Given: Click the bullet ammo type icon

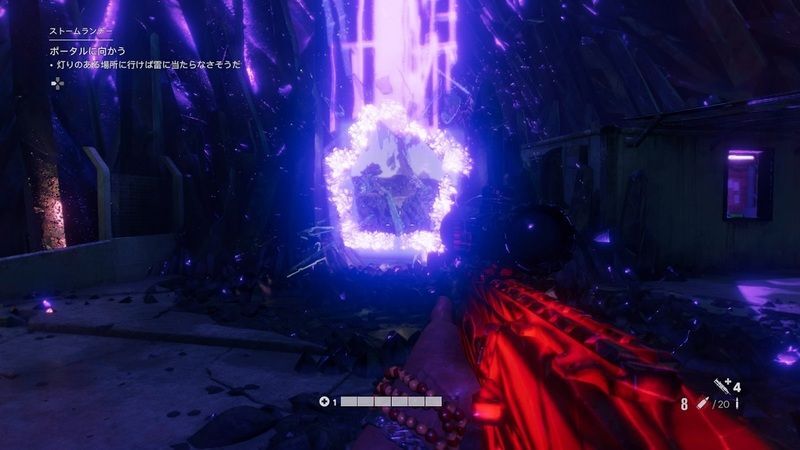Looking at the screenshot, I should pos(701,403).
